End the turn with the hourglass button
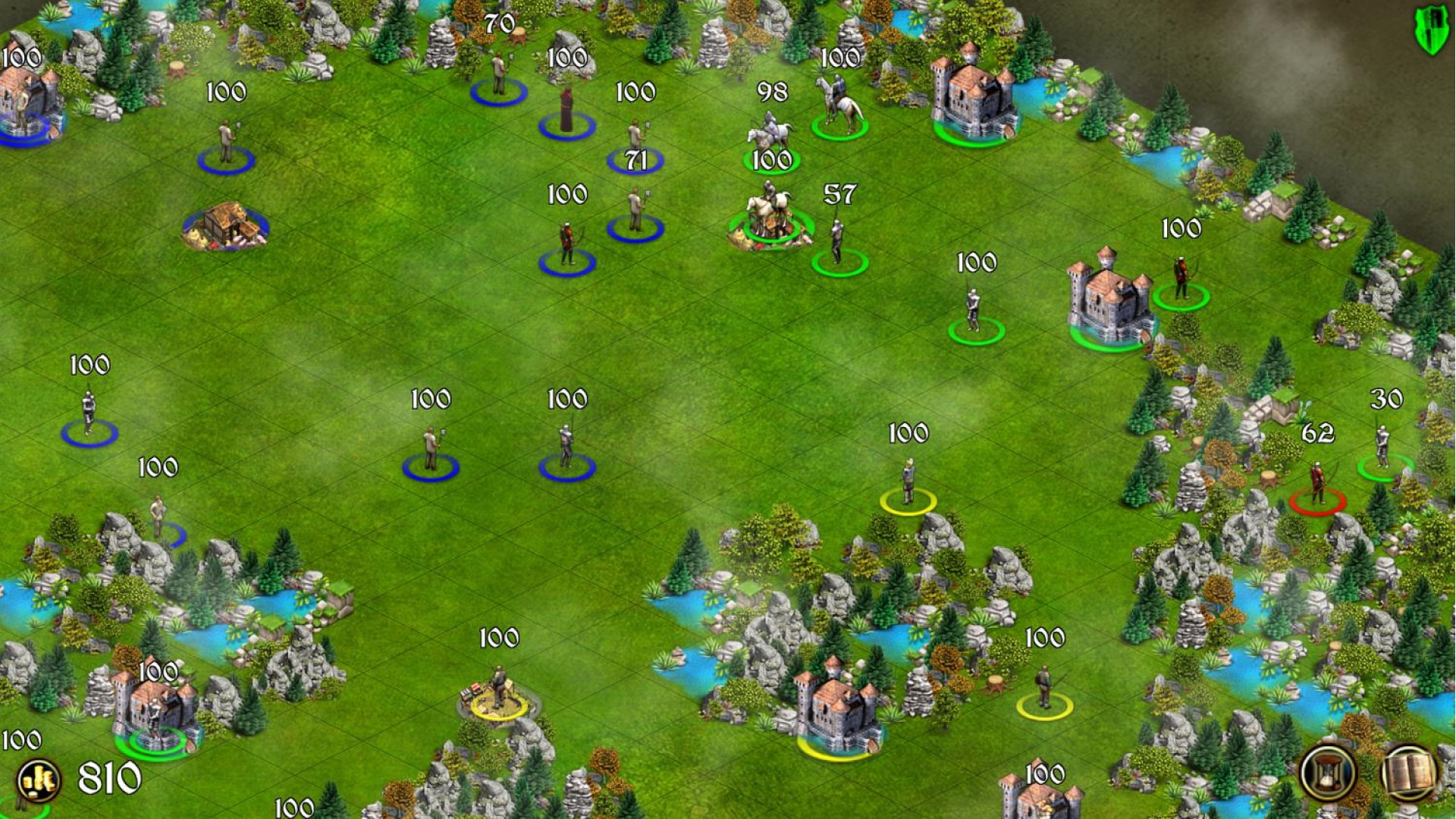The width and height of the screenshot is (1456, 819). [1328, 773]
